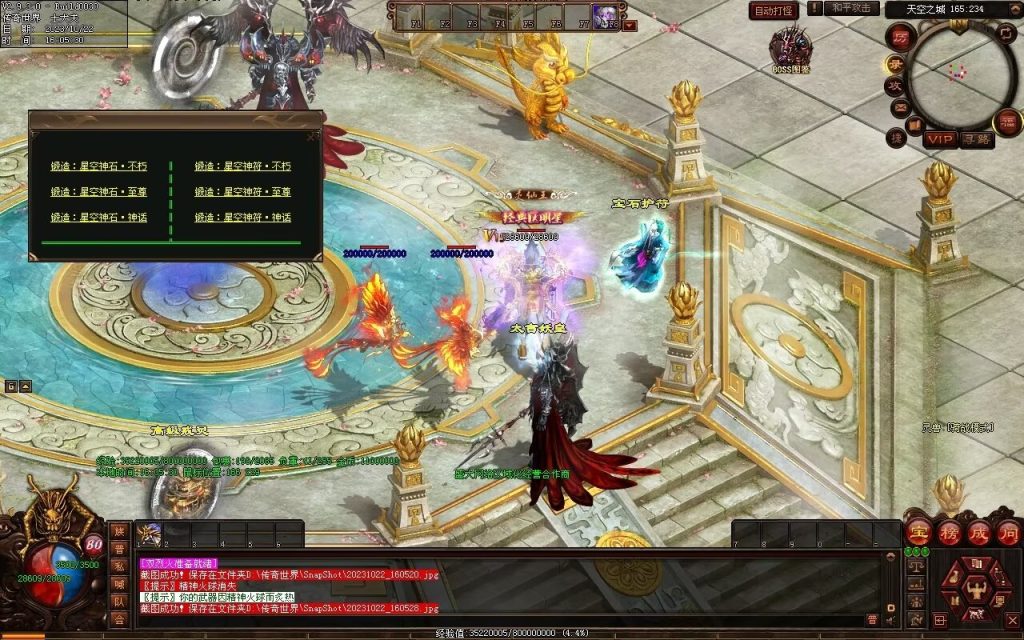Open the VIP panel
This screenshot has width=1024, height=640.
939,138
